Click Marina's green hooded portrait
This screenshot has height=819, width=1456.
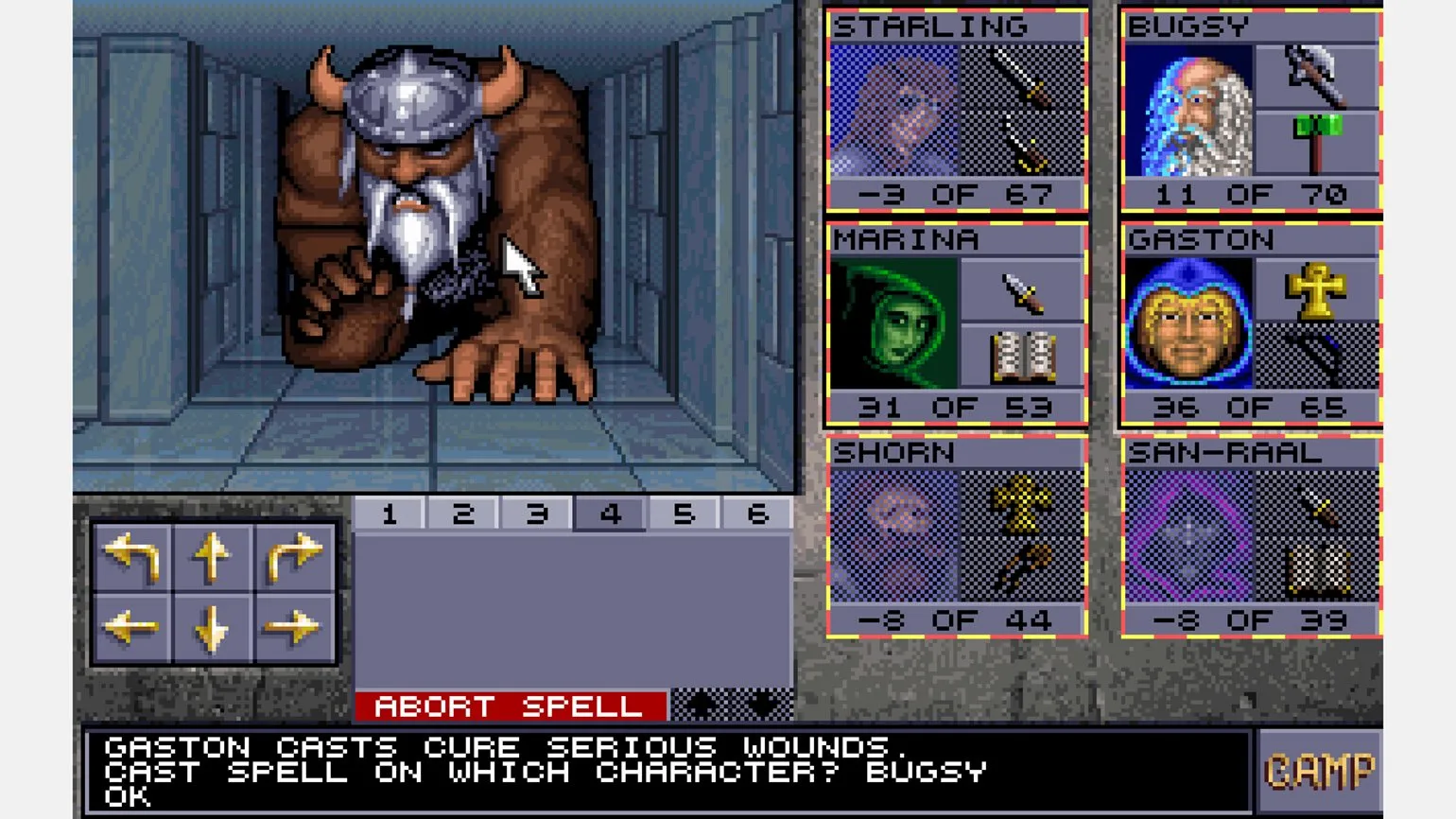coord(893,324)
